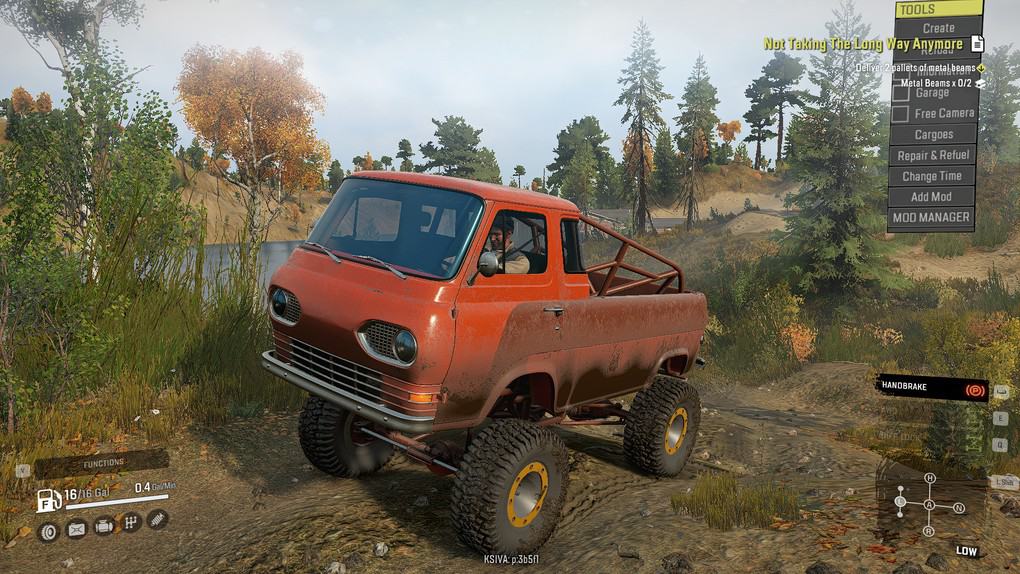Open the Create tool option
Screen dimensions: 1020x574
[937, 28]
